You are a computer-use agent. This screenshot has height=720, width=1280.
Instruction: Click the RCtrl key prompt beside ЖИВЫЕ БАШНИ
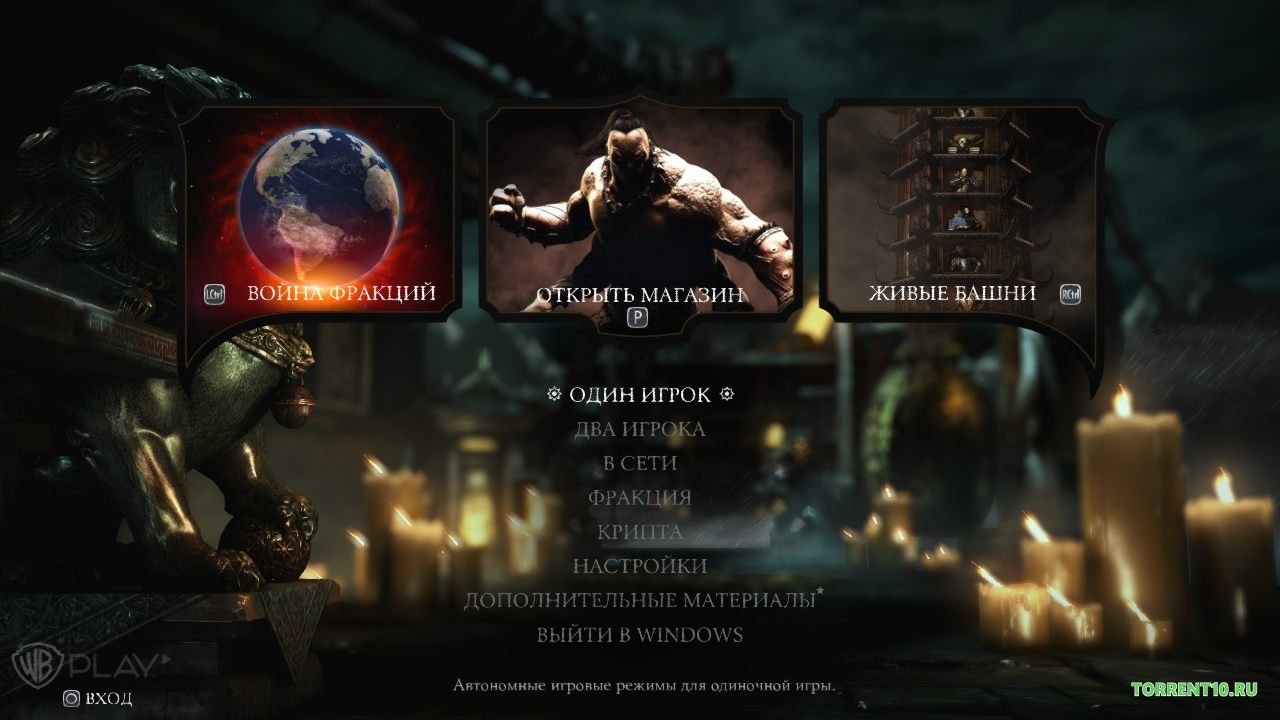click(x=1071, y=293)
